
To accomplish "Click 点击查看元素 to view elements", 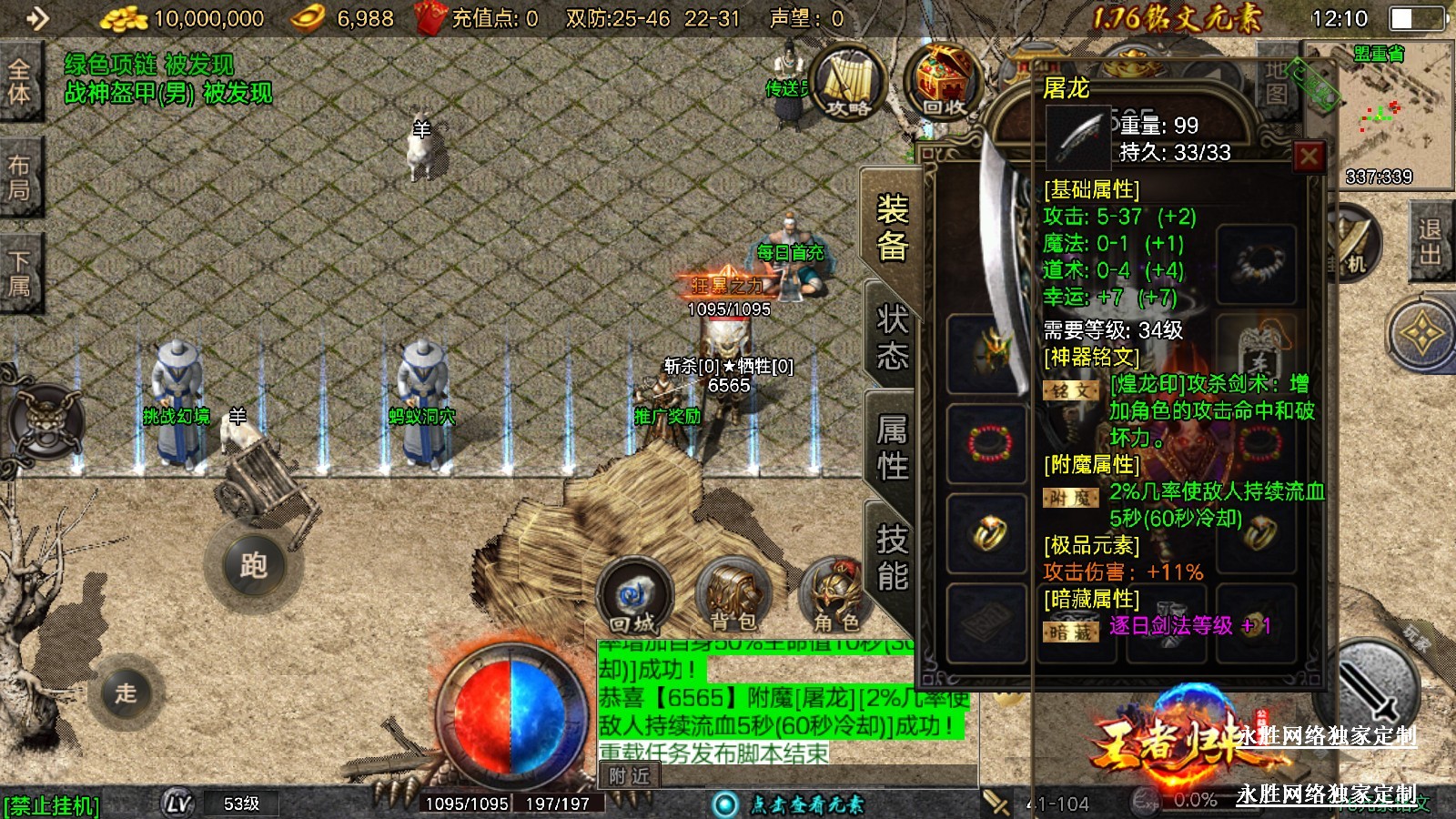I will (792, 804).
